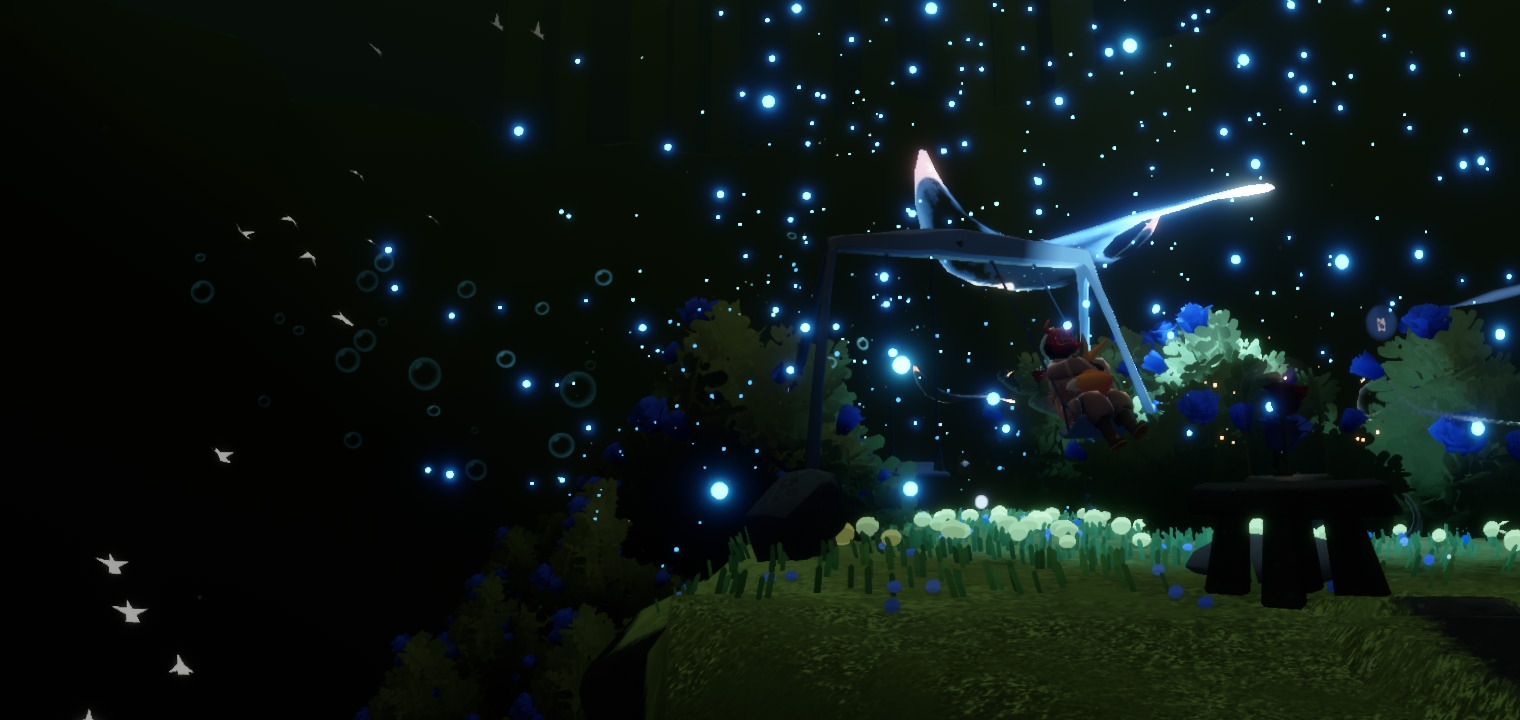Tap the round blue interaction marker icon
Viewport: 1520px width, 720px height.
[1381, 323]
